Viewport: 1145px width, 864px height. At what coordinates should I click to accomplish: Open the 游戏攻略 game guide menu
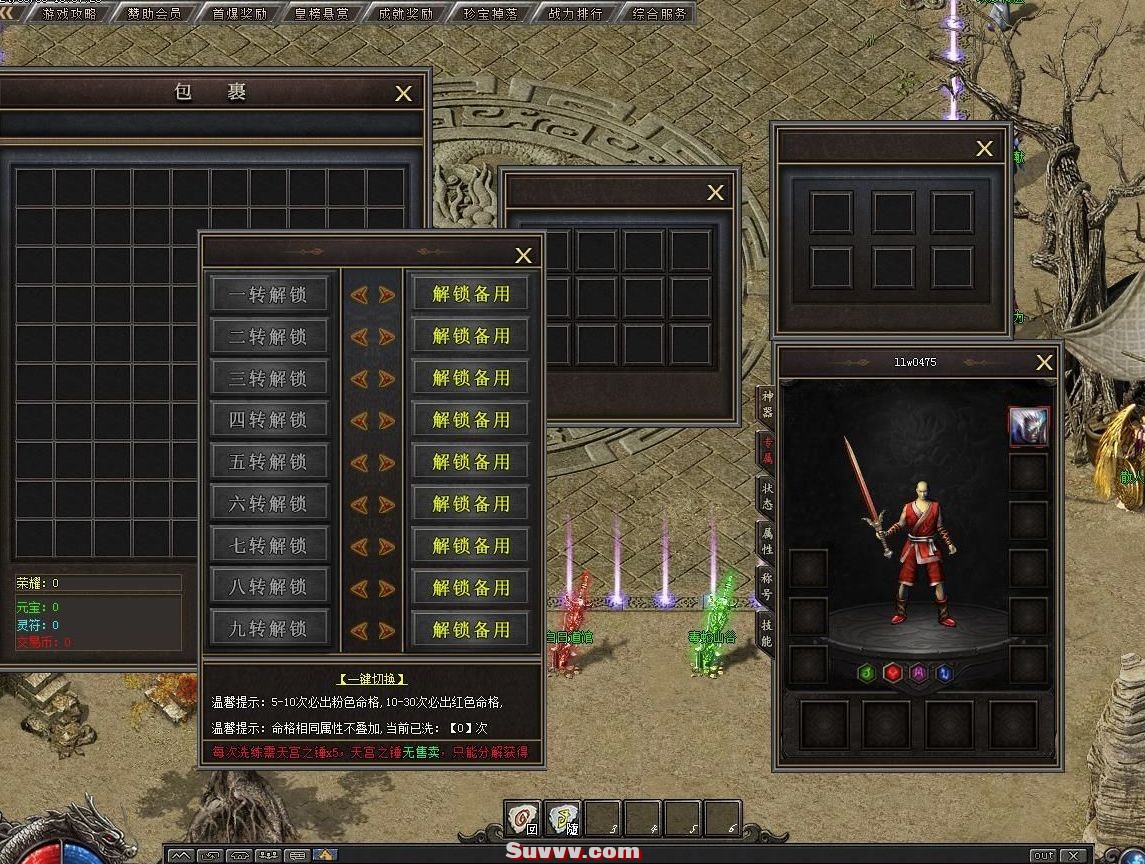tap(69, 13)
